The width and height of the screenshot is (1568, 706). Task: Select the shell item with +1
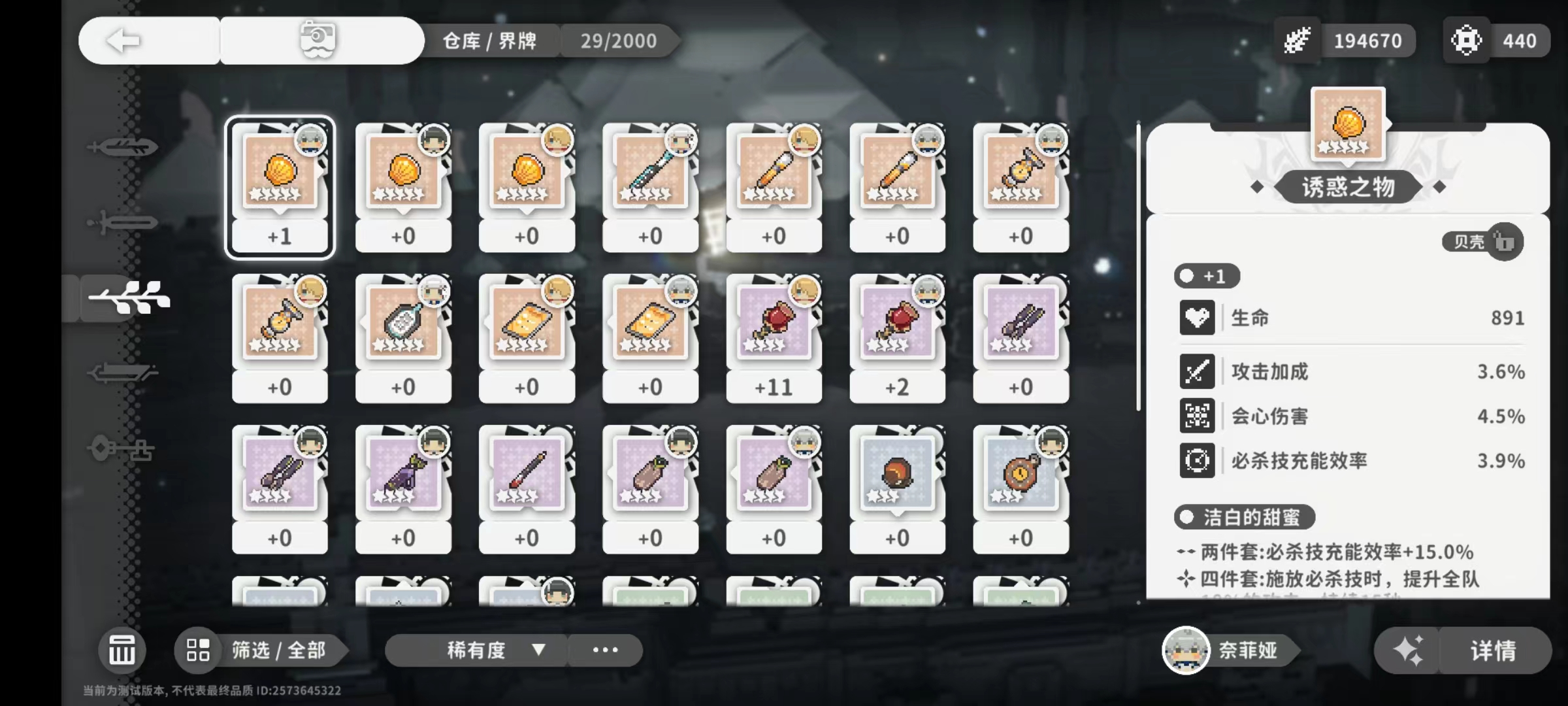tap(280, 186)
